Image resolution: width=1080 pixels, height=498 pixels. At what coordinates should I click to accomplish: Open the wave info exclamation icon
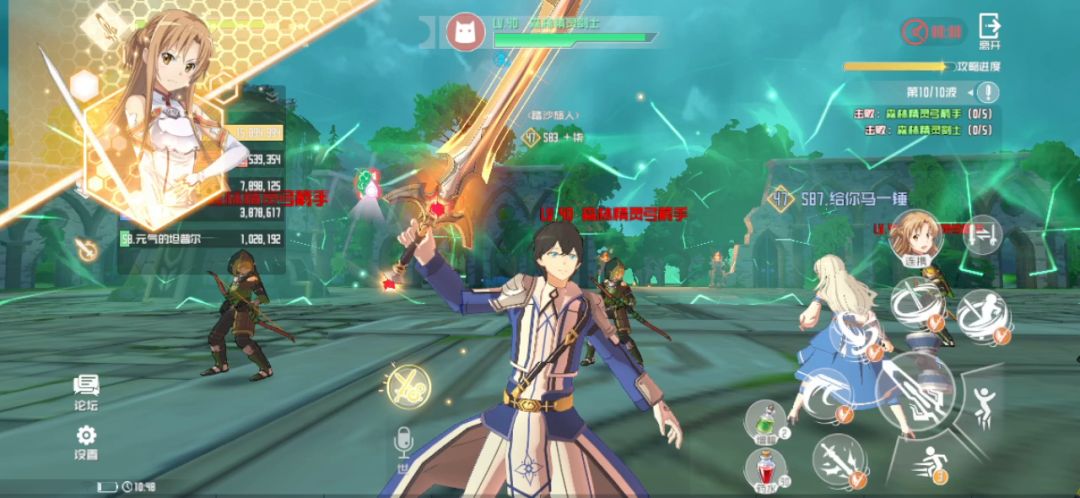[x=988, y=93]
